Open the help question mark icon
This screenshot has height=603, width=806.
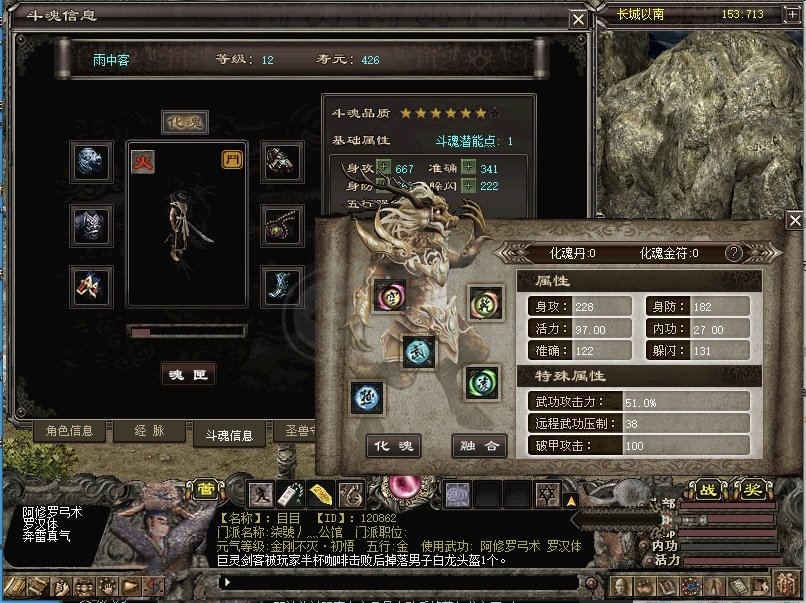click(734, 253)
